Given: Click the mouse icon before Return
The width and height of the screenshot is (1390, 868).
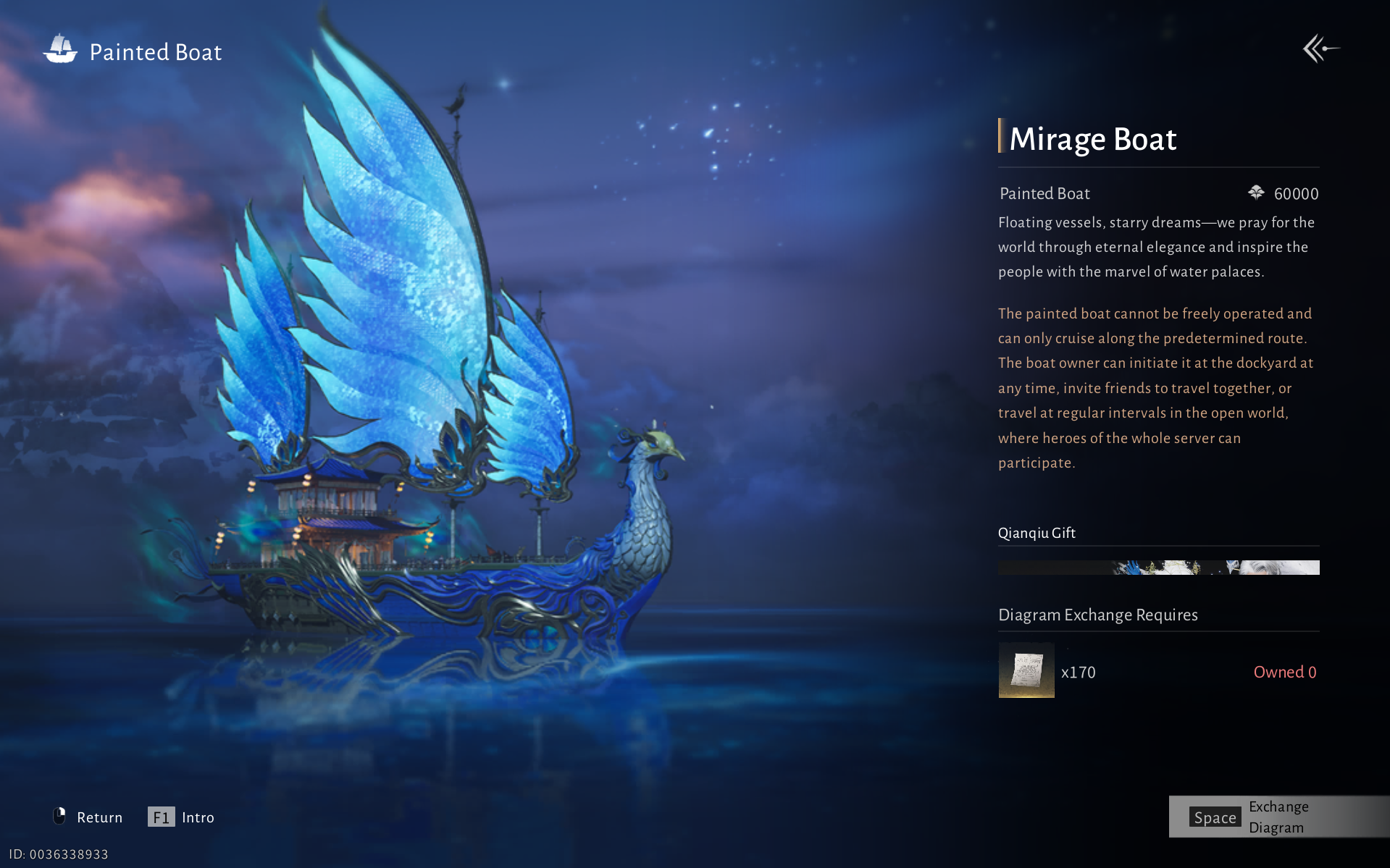Looking at the screenshot, I should pos(60,816).
